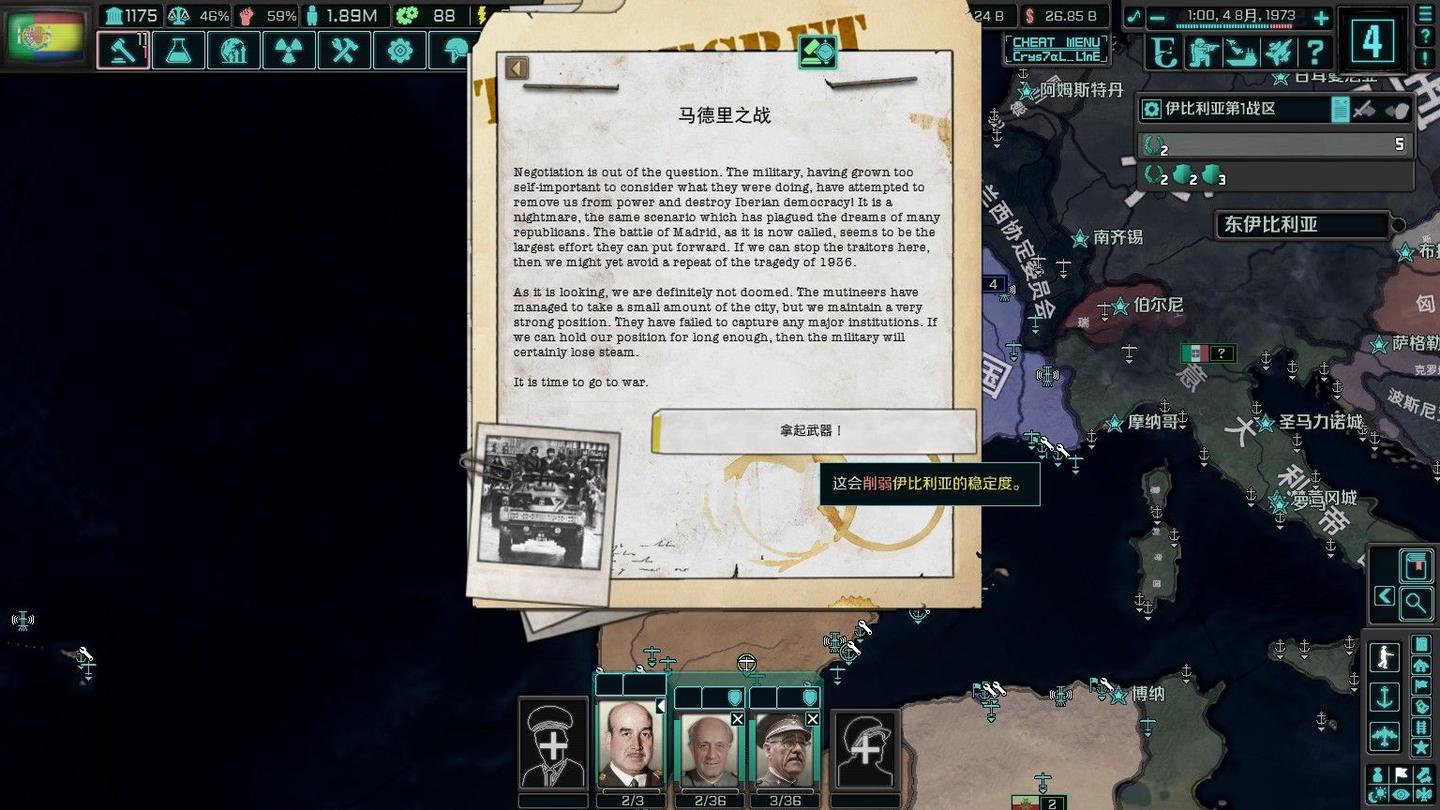Open the radiation symbol panel
The height and width of the screenshot is (810, 1440).
coord(288,50)
